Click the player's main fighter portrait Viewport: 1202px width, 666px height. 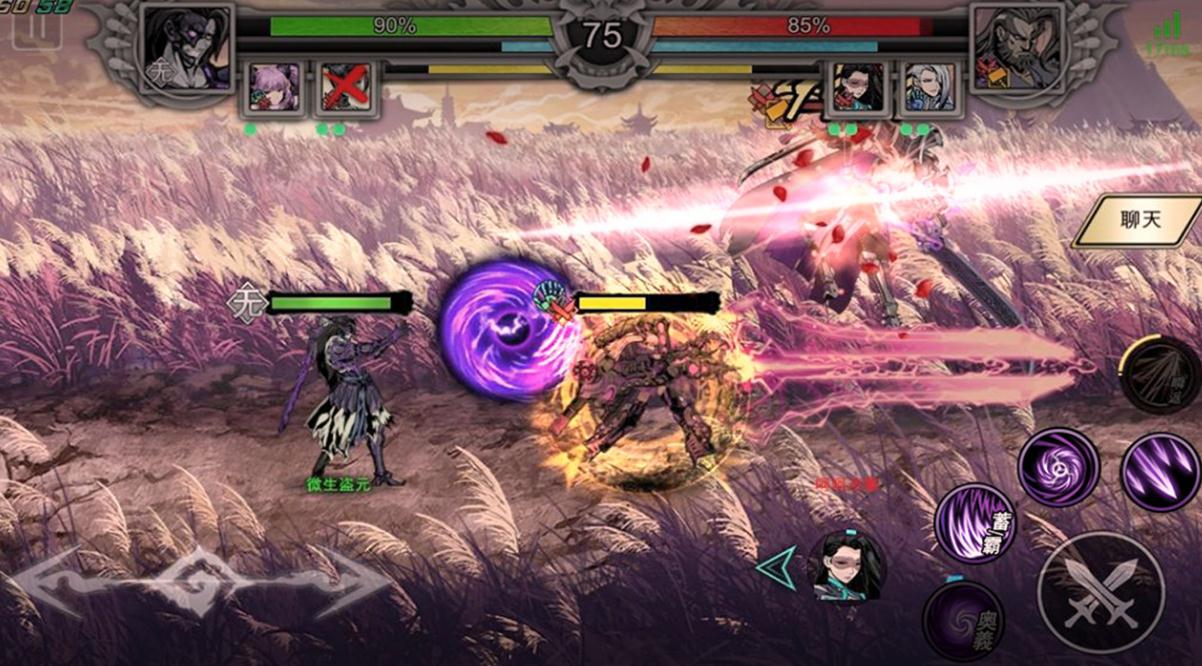pyautogui.click(x=188, y=48)
